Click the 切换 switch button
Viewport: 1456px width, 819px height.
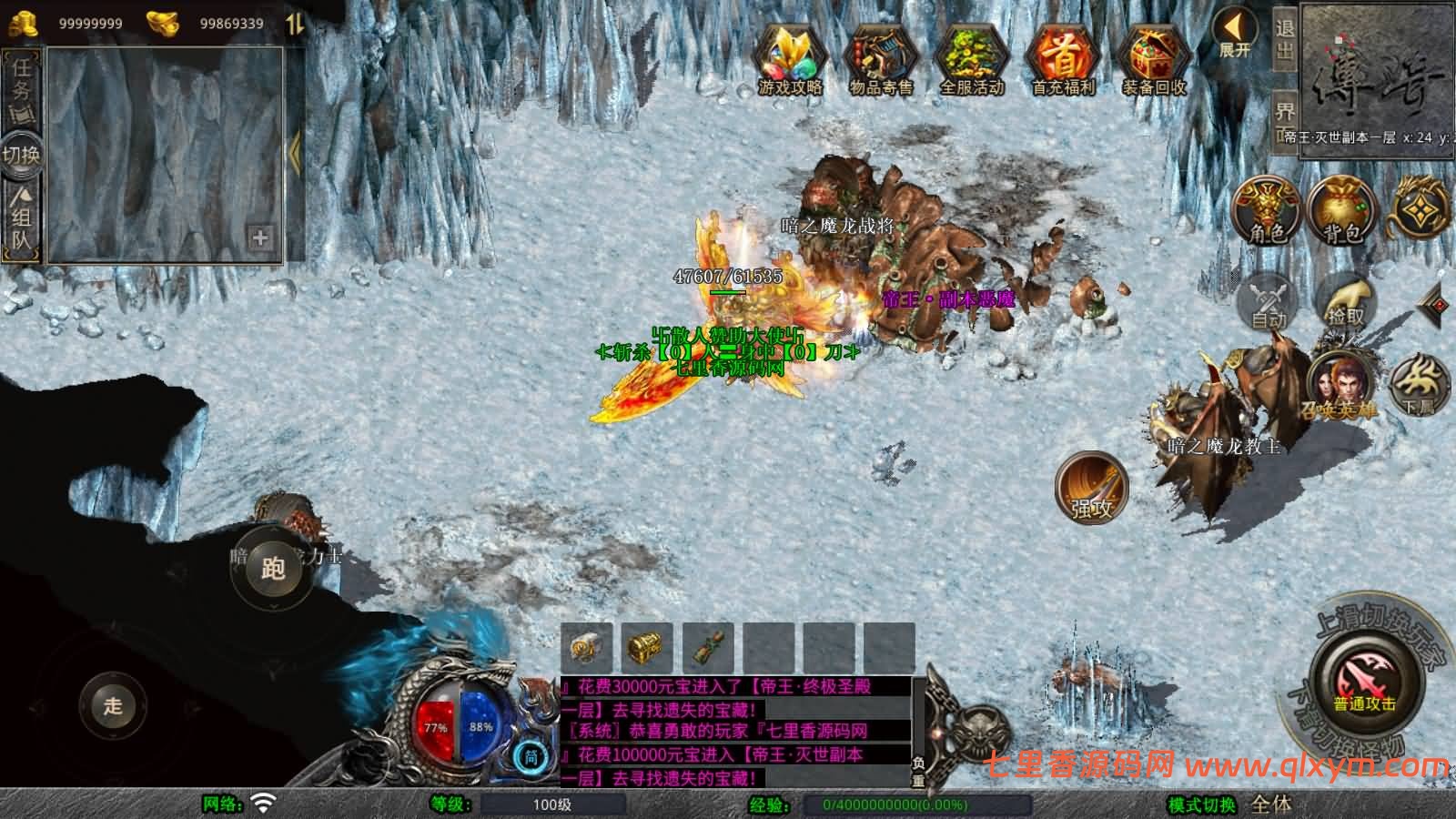pos(21,154)
